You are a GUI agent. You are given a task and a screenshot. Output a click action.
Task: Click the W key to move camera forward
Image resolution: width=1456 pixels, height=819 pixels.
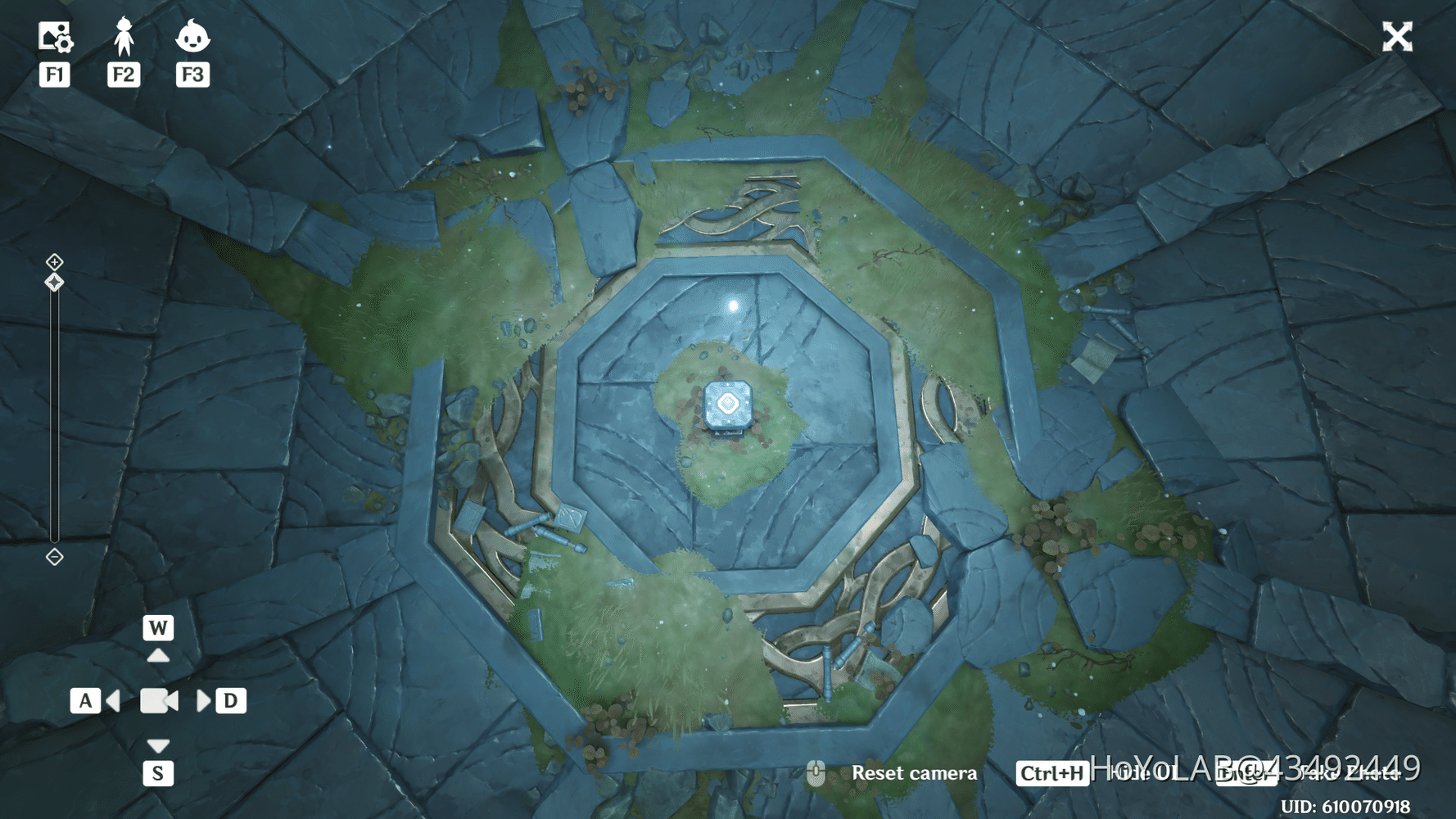pyautogui.click(x=158, y=629)
